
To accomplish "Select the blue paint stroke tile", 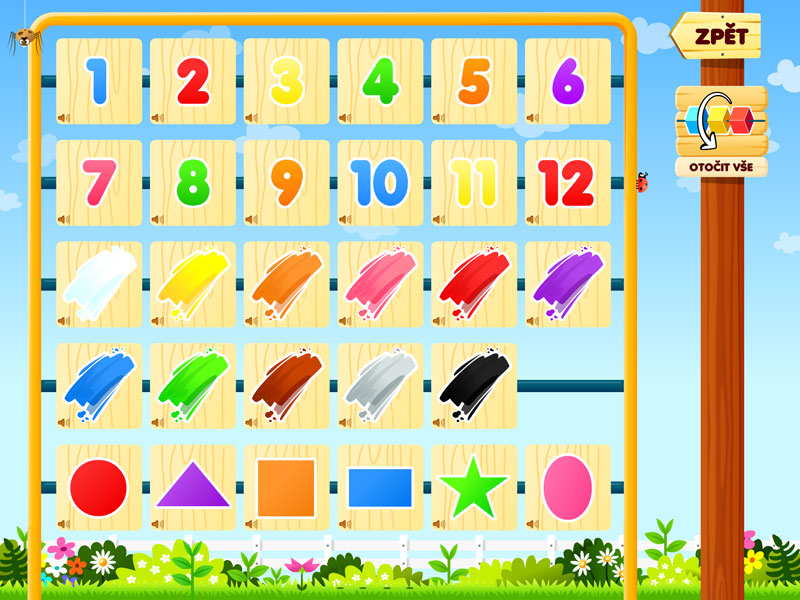I will (x=98, y=385).
